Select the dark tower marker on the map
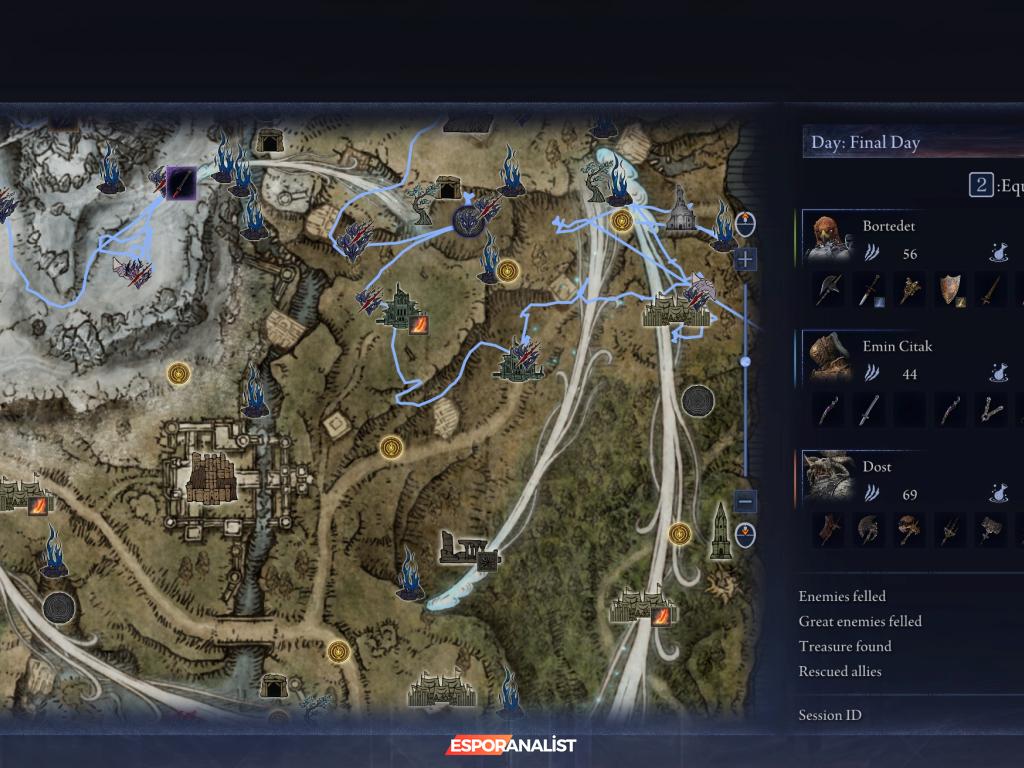Image resolution: width=1024 pixels, height=768 pixels. (720, 532)
